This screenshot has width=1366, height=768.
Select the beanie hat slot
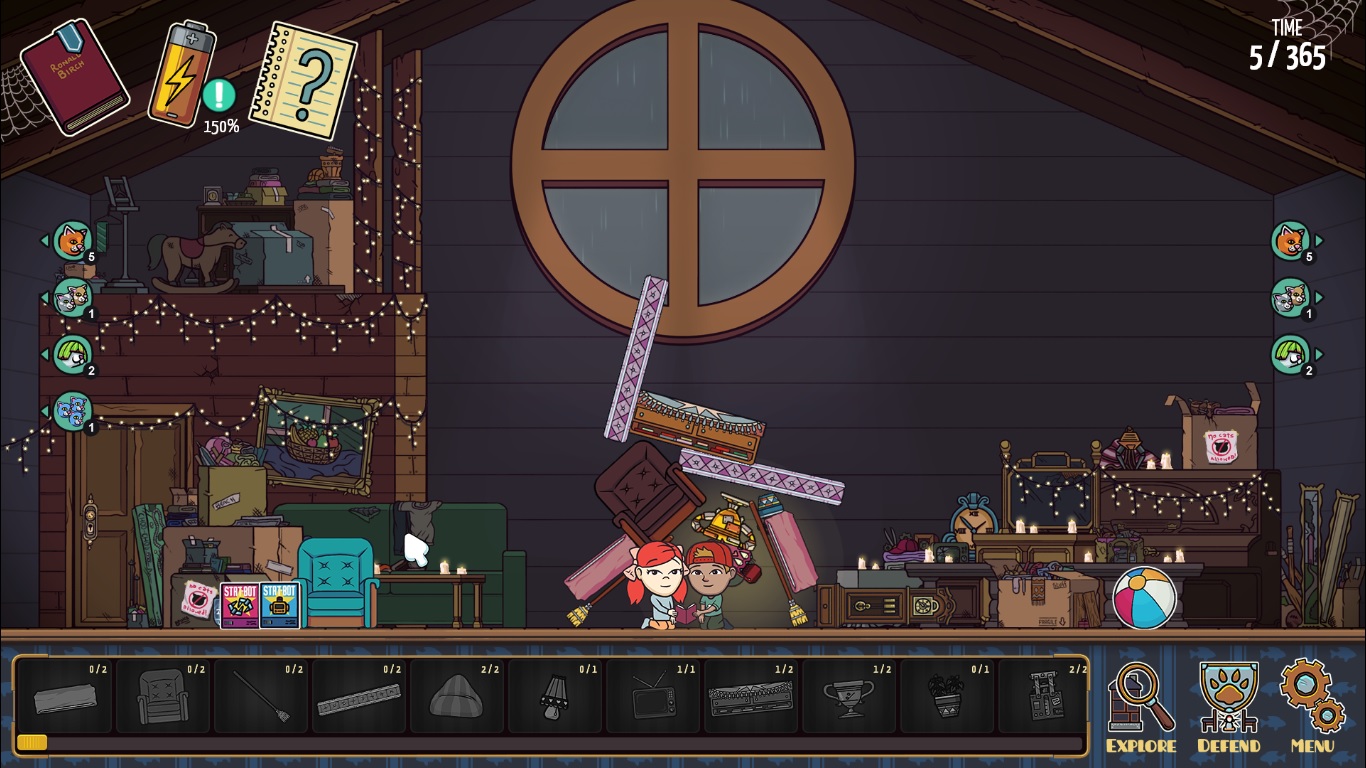click(456, 696)
